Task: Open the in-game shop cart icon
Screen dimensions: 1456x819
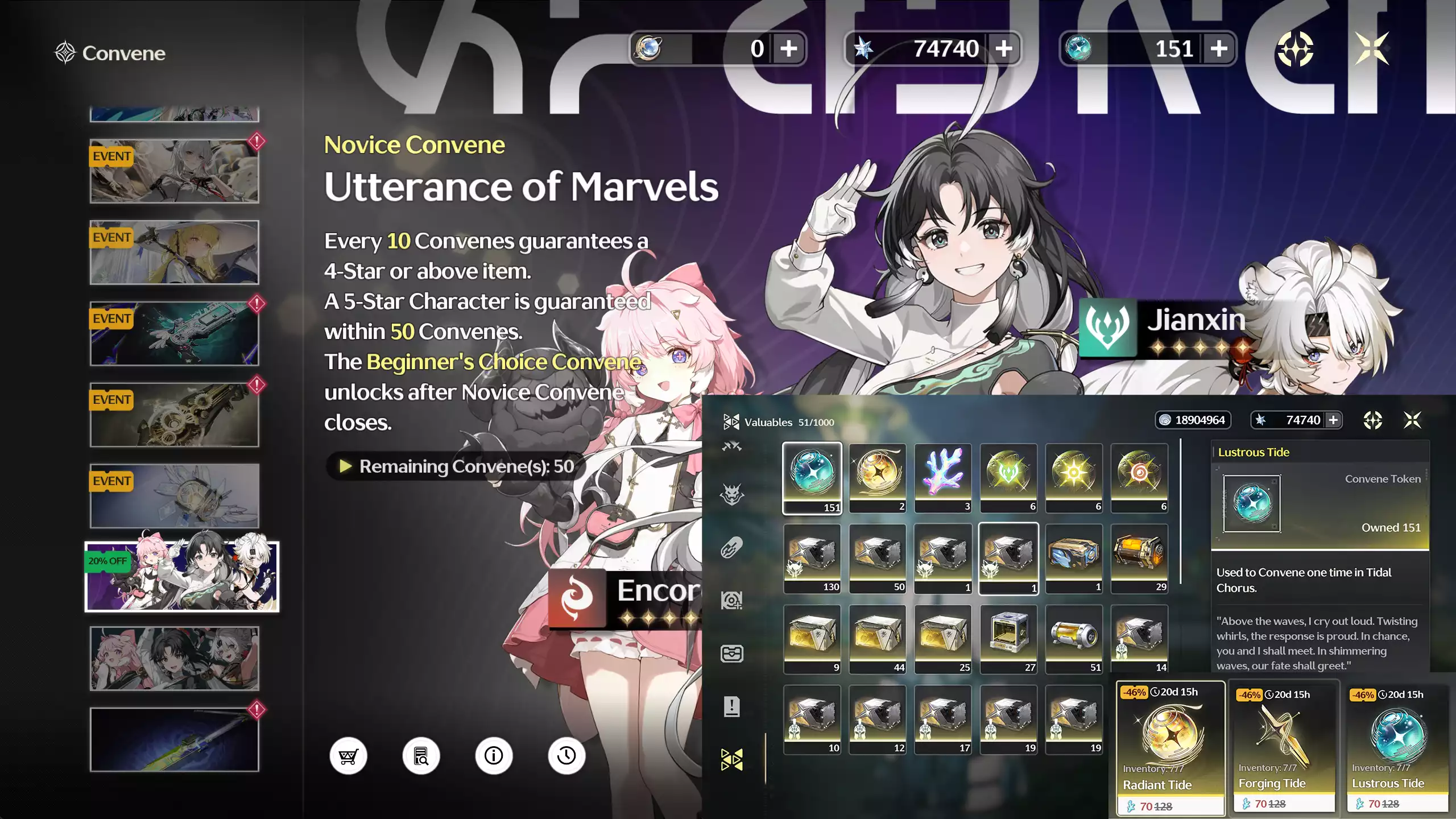Action: (349, 756)
